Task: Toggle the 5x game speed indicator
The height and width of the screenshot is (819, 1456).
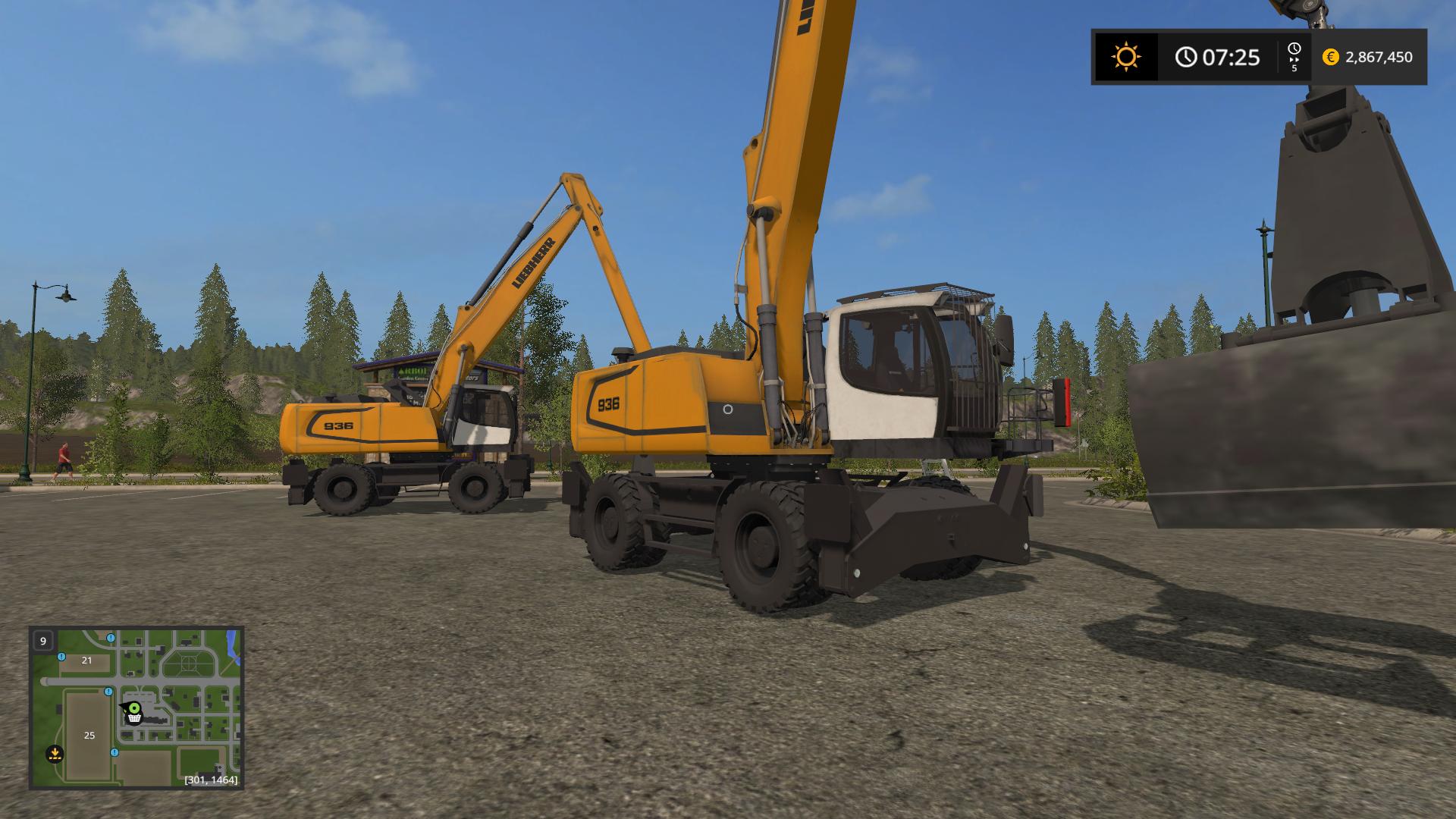Action: click(x=1294, y=69)
